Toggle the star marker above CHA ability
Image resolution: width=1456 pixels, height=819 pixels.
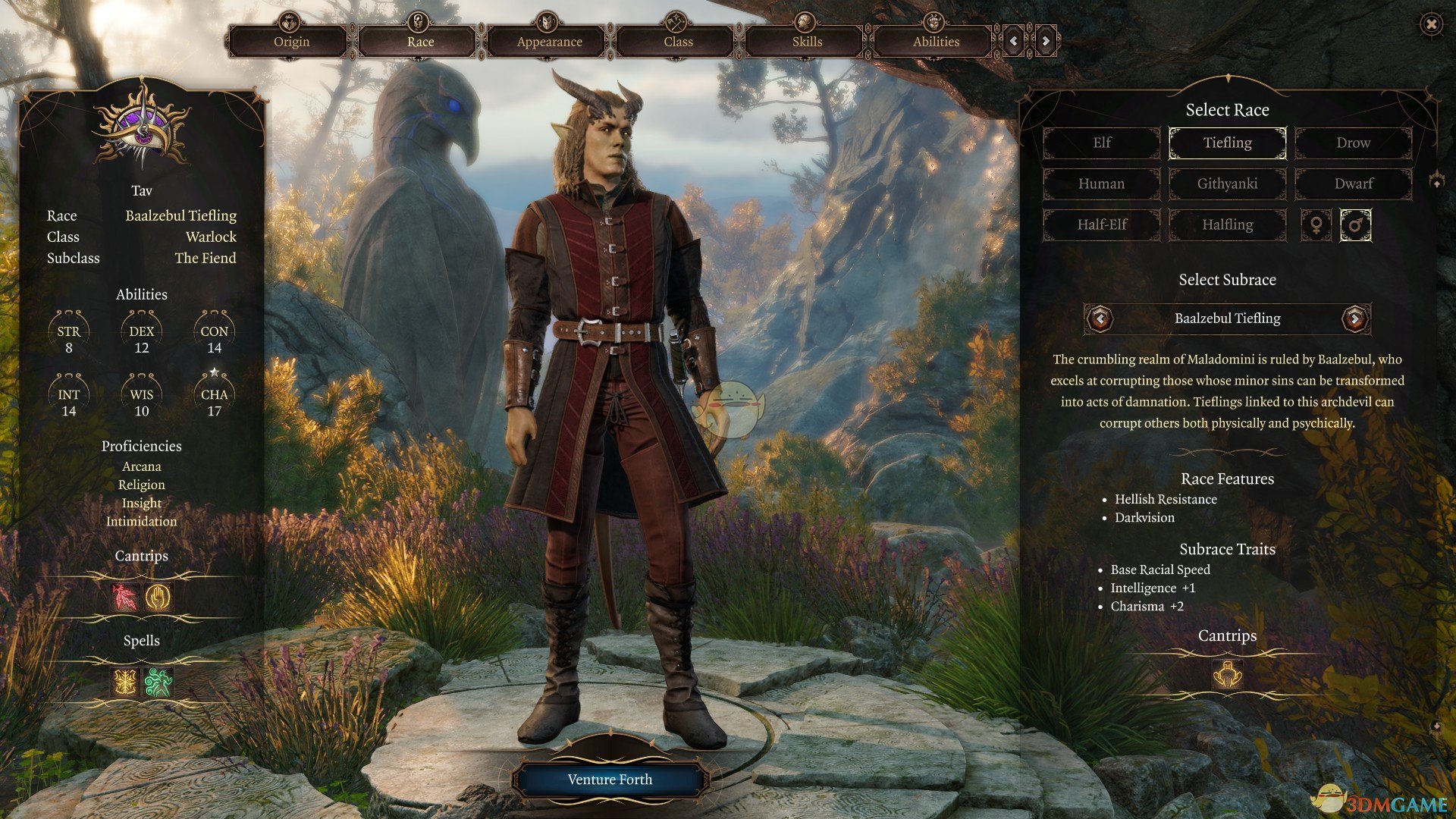click(x=214, y=371)
